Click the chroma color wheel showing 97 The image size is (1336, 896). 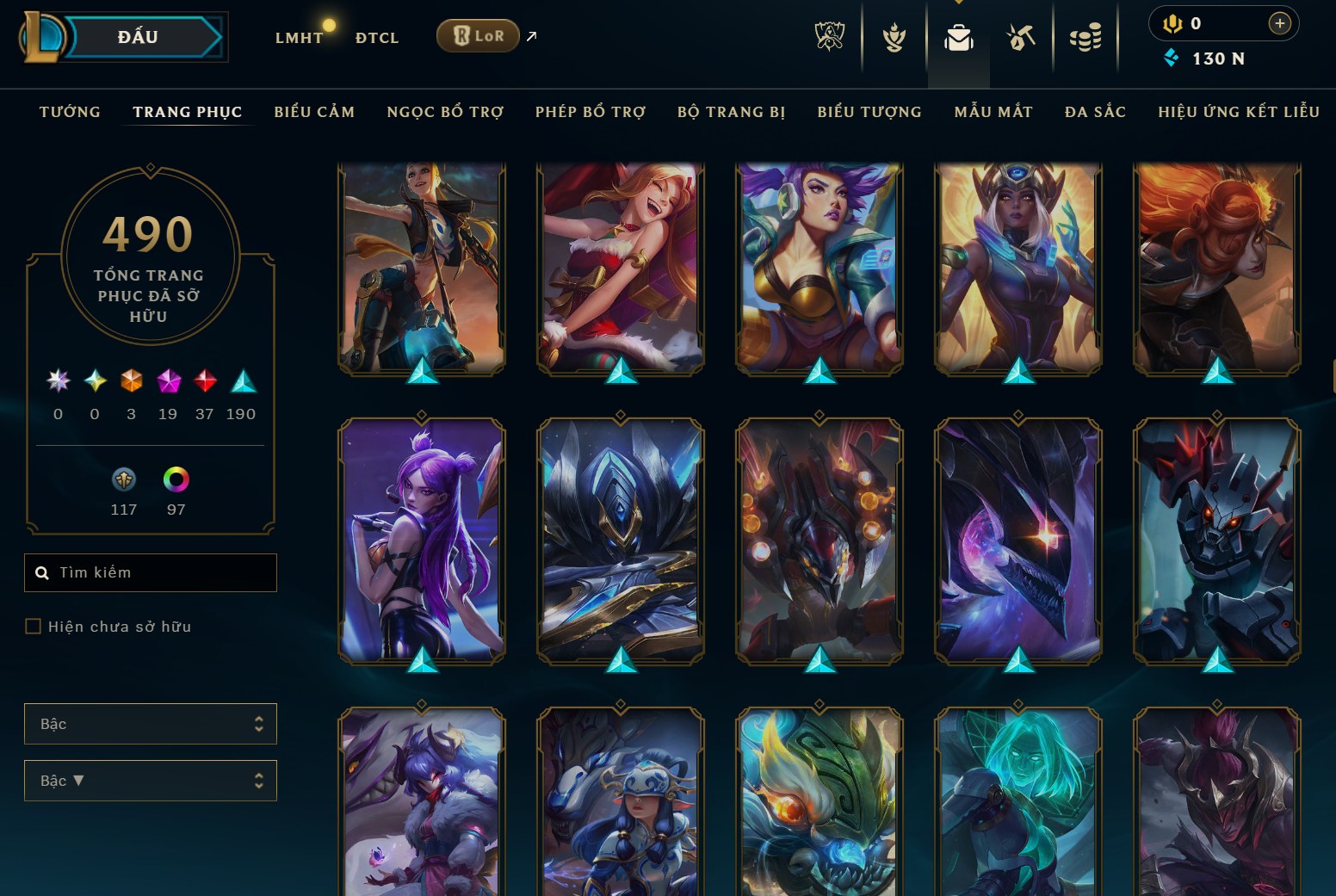coord(176,480)
